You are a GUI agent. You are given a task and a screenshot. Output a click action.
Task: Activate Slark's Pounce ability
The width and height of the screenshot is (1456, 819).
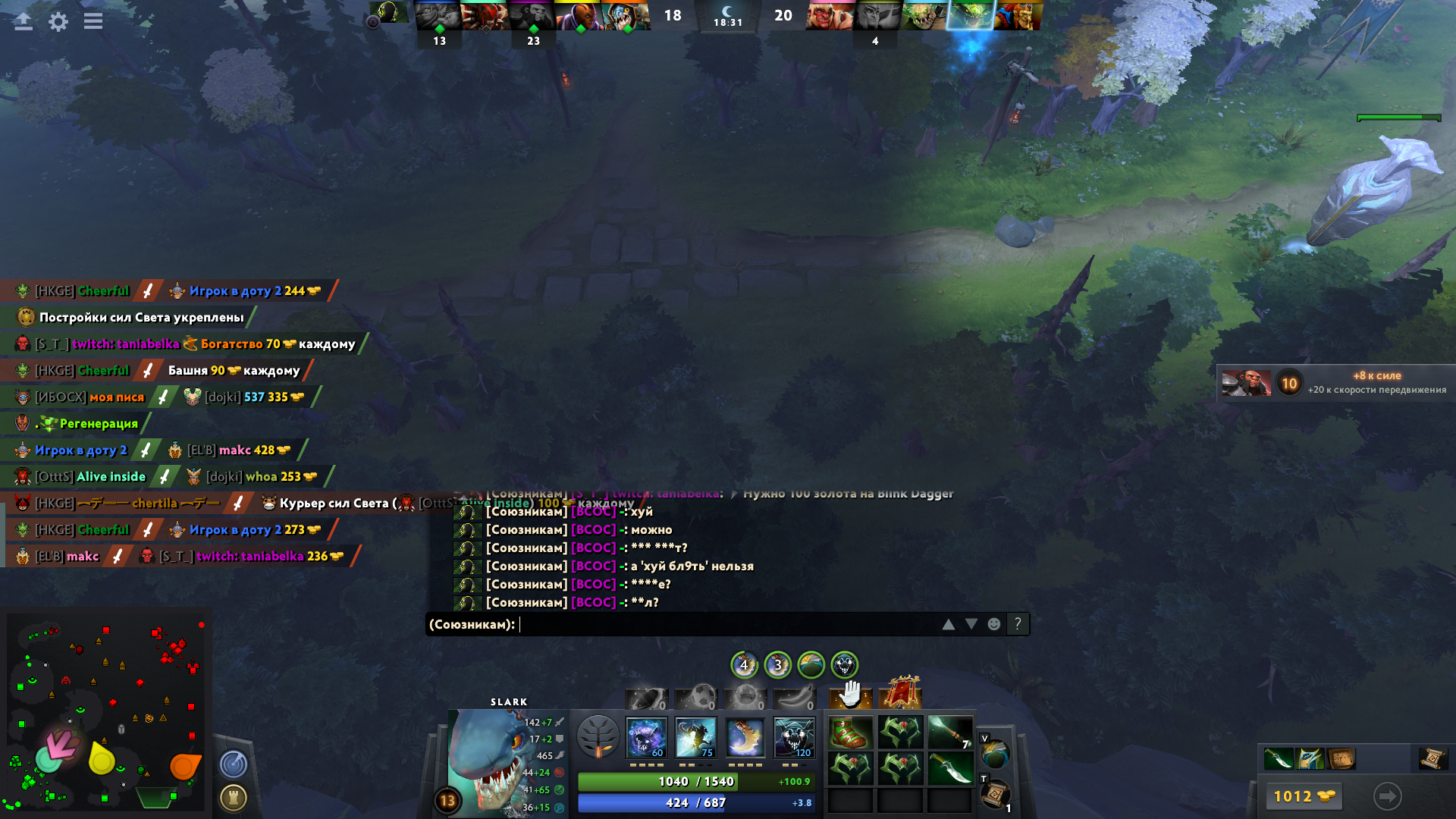695,737
